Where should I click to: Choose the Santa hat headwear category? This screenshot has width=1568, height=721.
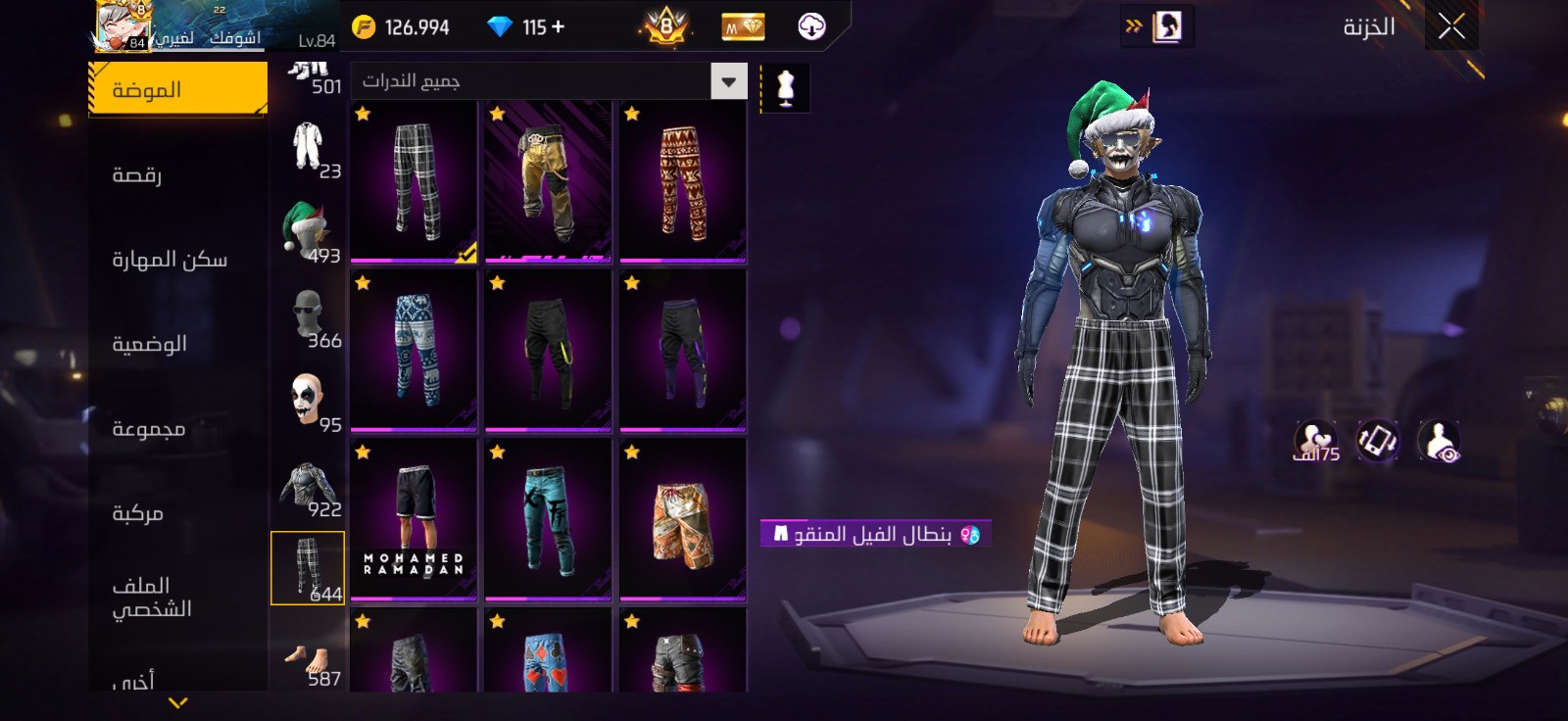(308, 232)
